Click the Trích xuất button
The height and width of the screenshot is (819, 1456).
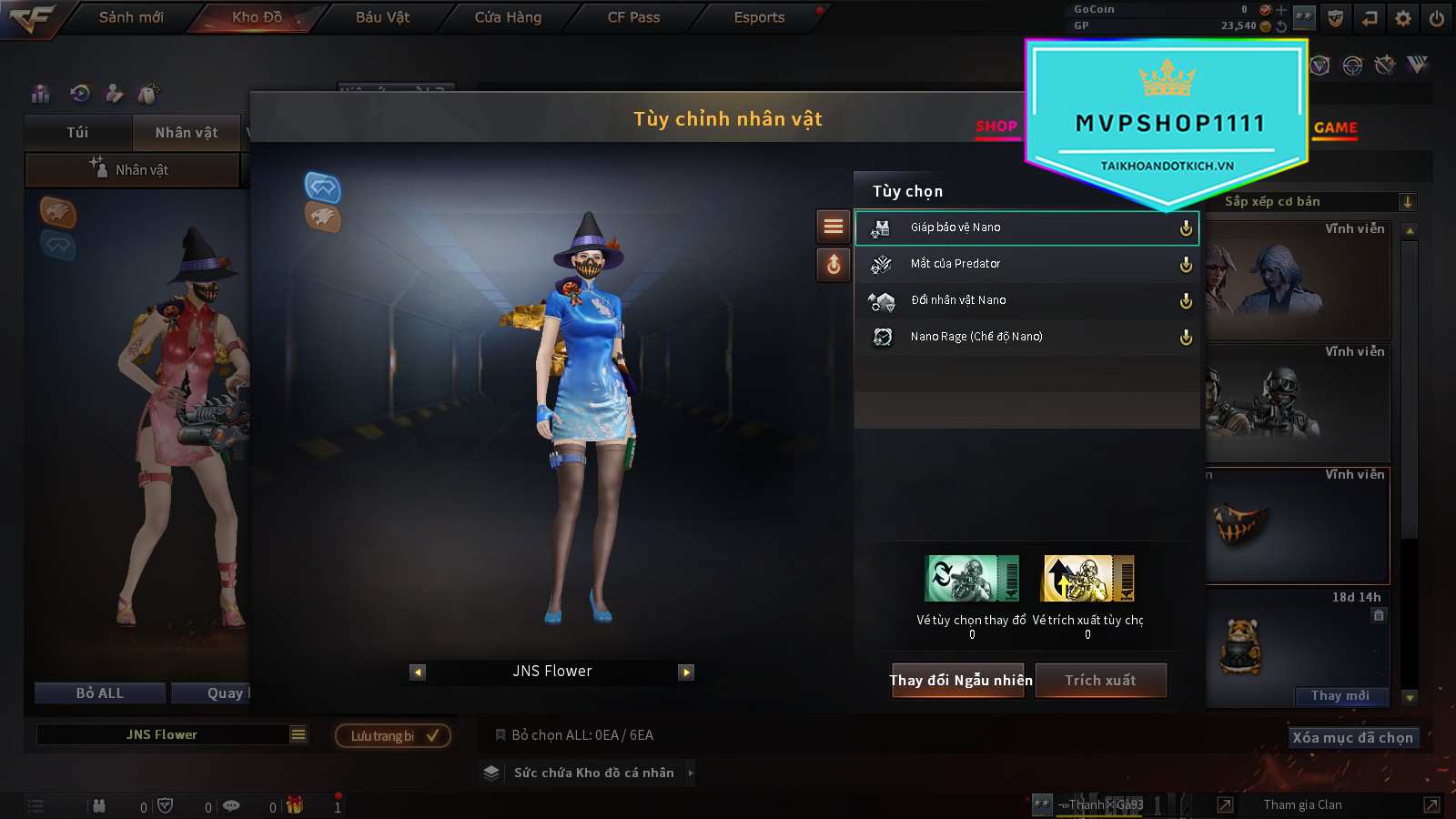(x=1101, y=681)
